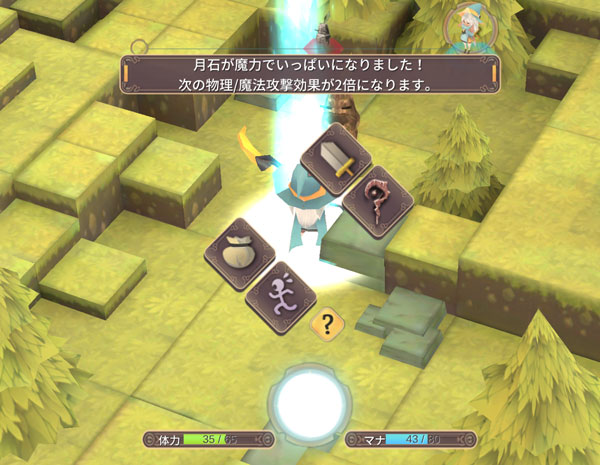
Task: Show help with the question mark button
Action: tap(324, 324)
